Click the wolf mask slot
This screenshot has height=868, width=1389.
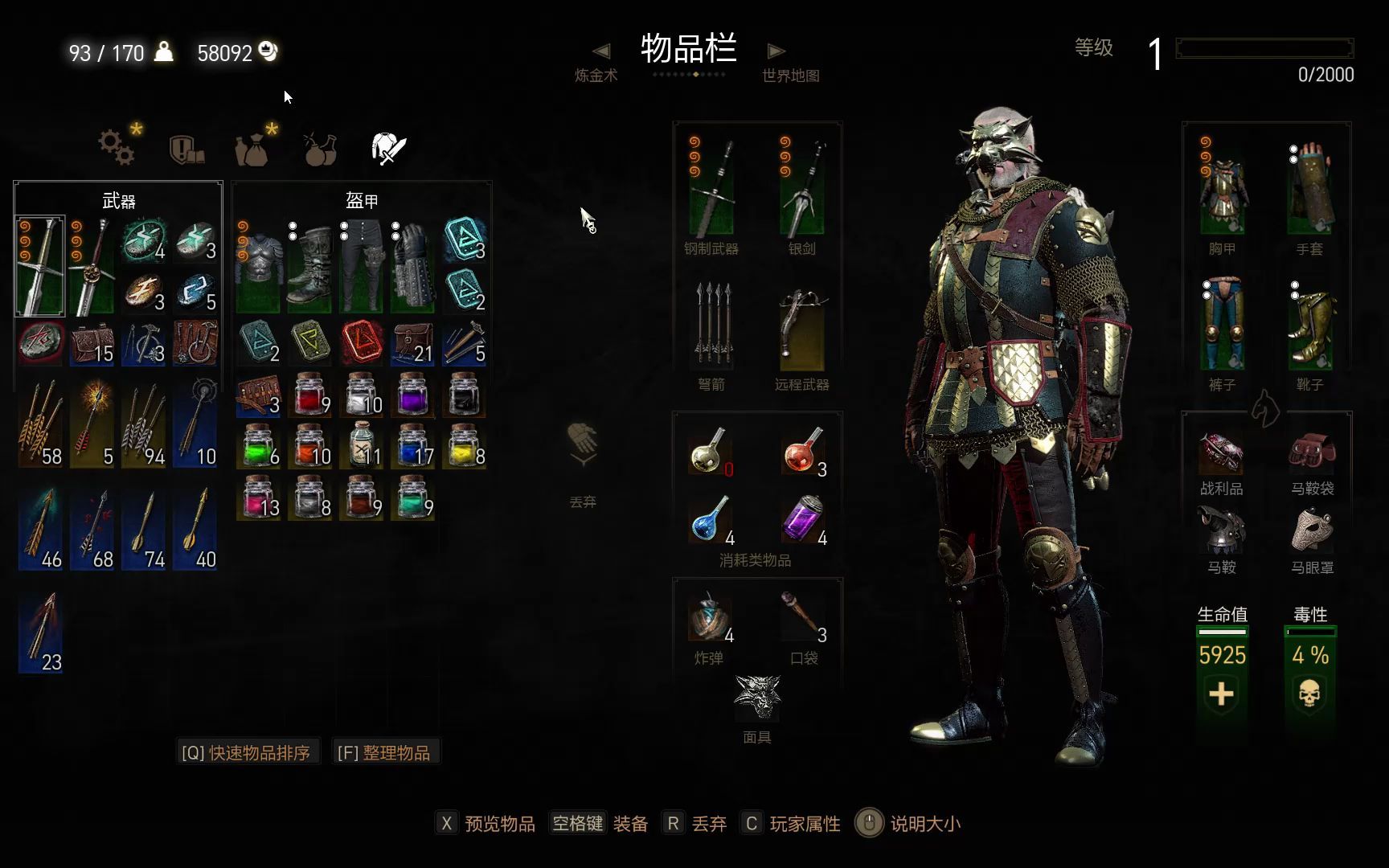756,698
